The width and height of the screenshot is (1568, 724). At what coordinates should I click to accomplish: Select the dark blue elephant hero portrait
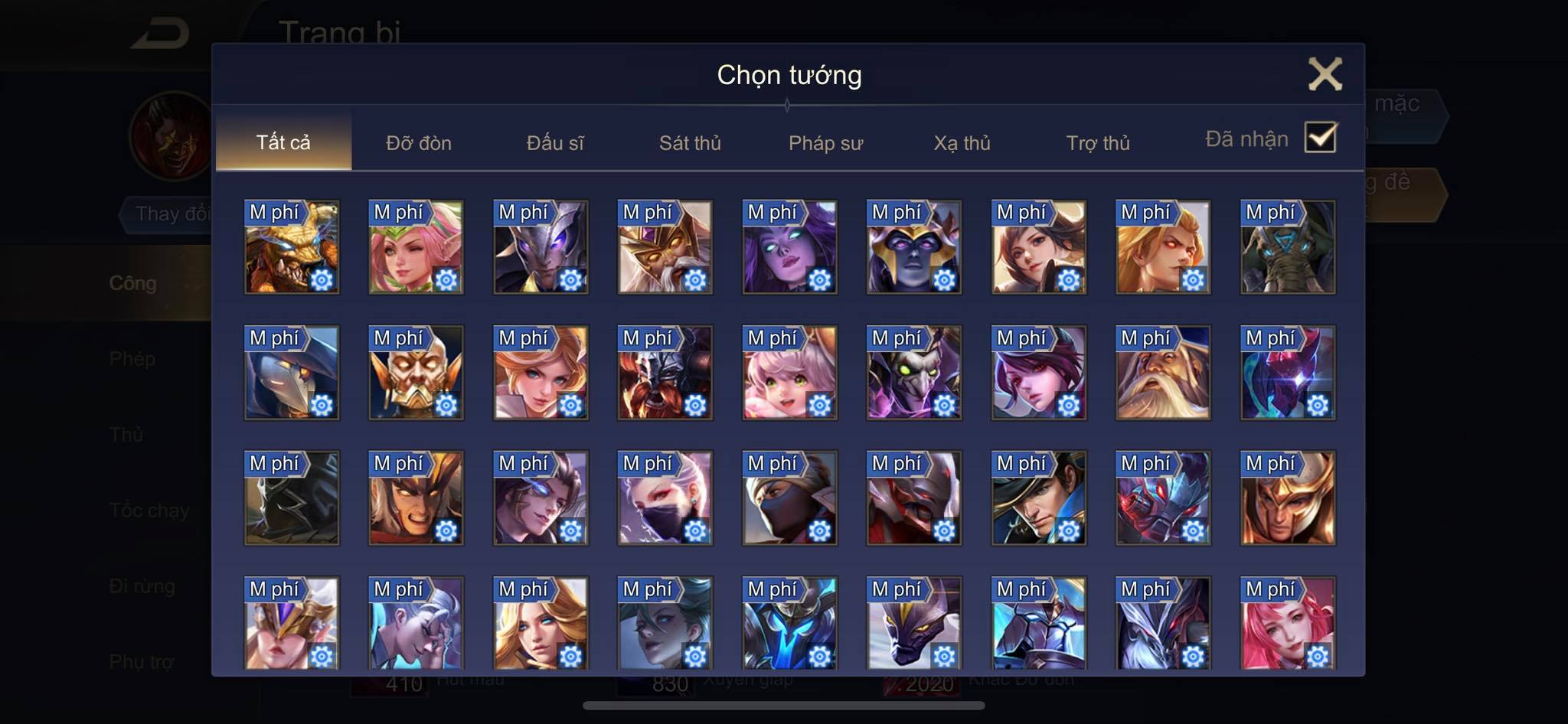click(x=1288, y=247)
